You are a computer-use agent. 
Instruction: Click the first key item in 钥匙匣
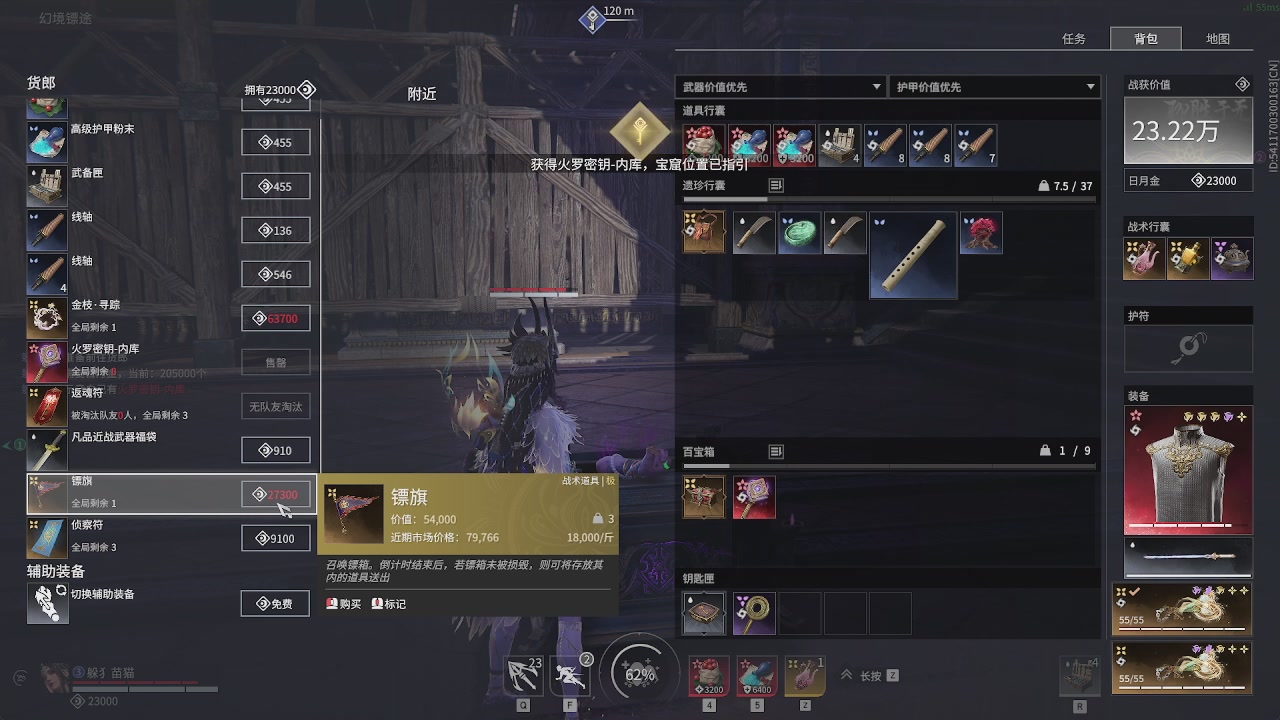point(703,612)
